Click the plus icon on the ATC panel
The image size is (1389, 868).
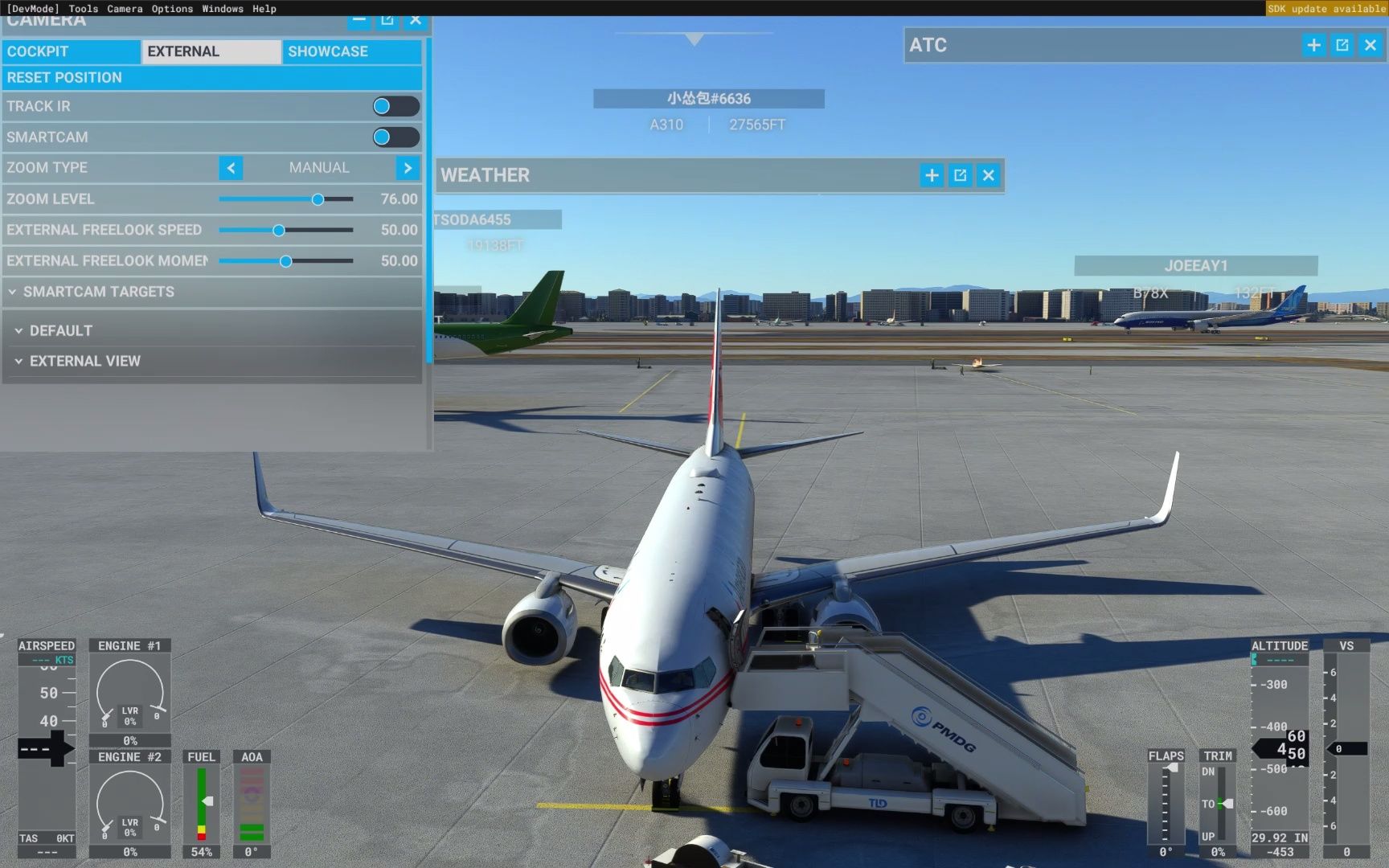pos(1314,45)
